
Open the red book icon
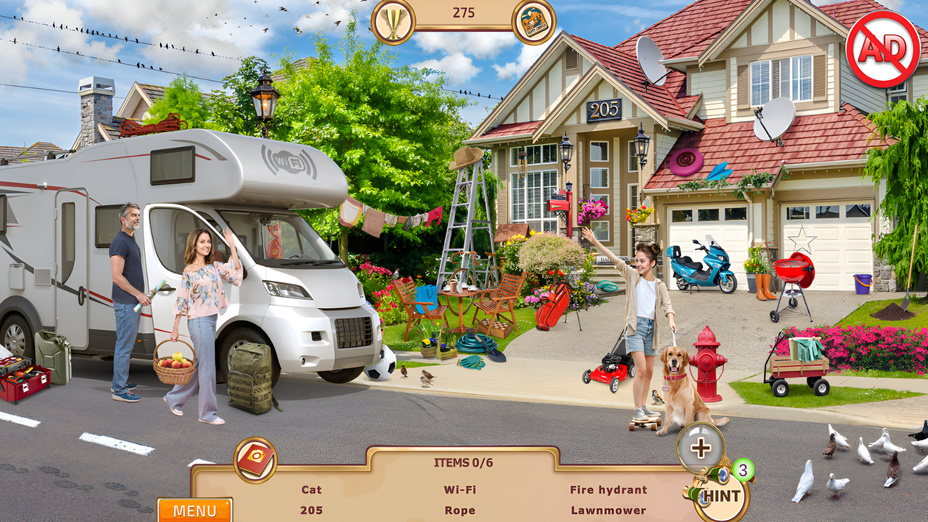click(x=256, y=460)
